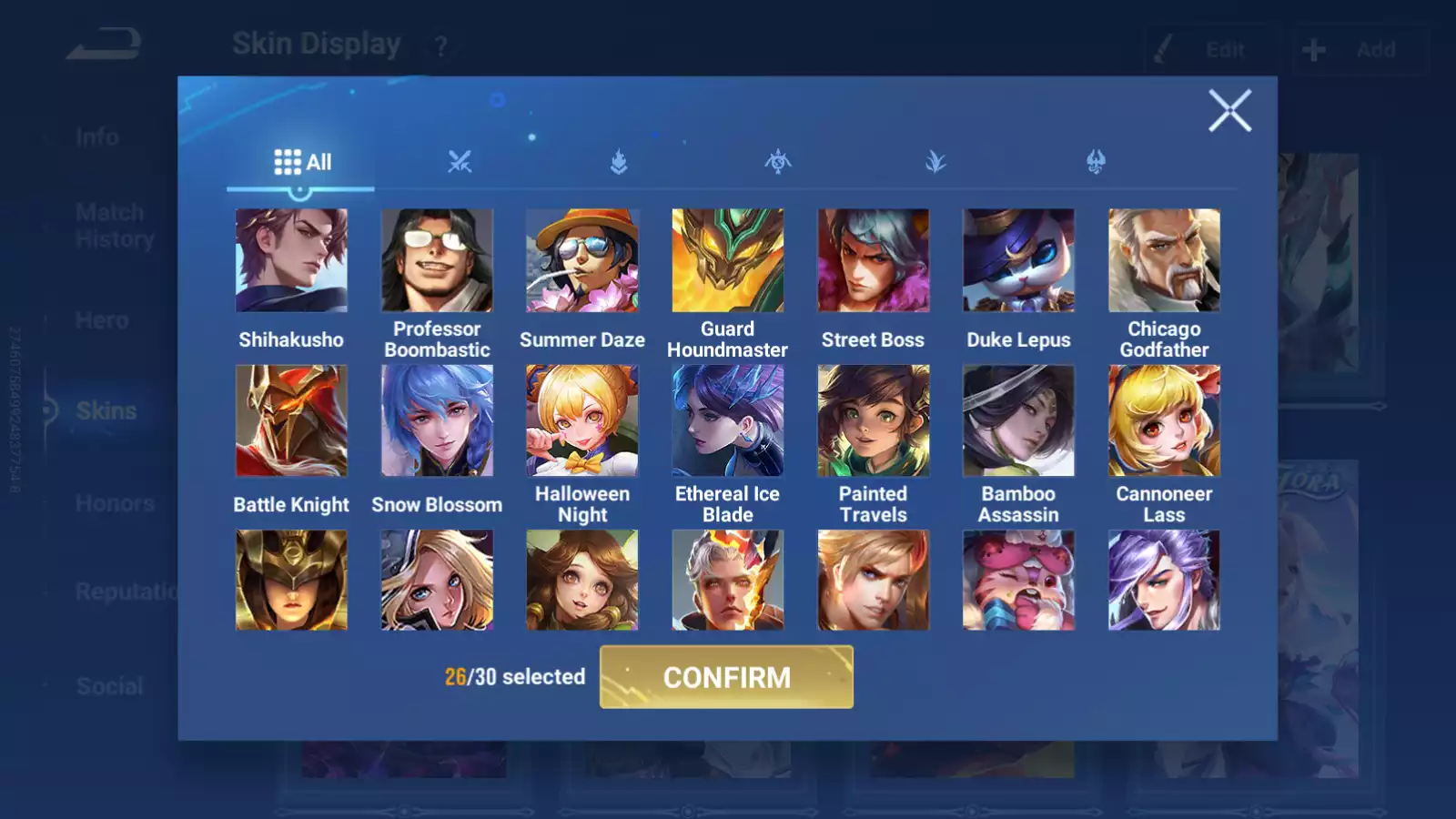1456x819 pixels.
Task: Choose the Snow Blossom skin
Action: click(437, 420)
